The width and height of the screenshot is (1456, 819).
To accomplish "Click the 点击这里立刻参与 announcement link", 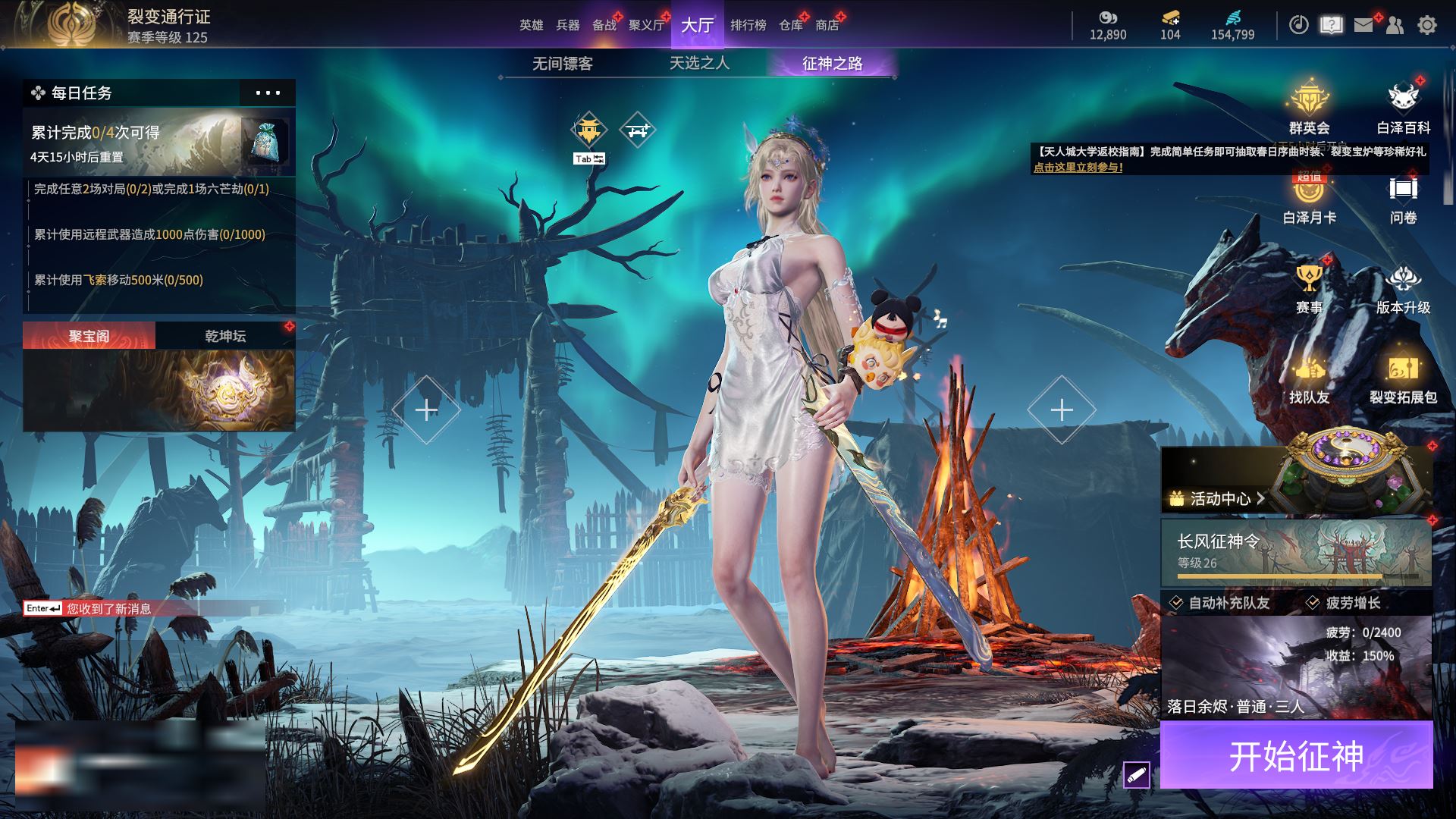I will coord(1078,168).
